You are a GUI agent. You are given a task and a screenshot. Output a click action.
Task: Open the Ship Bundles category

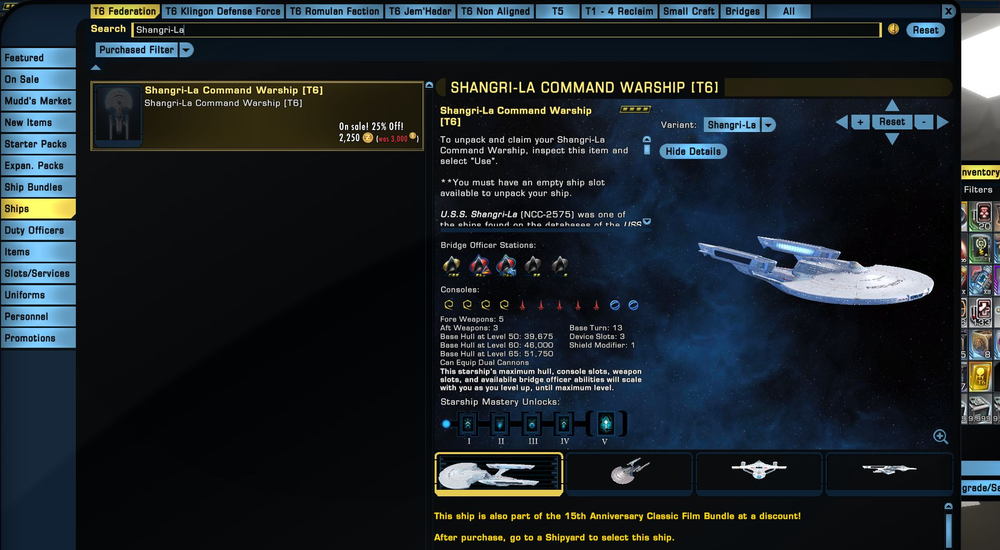(x=37, y=187)
